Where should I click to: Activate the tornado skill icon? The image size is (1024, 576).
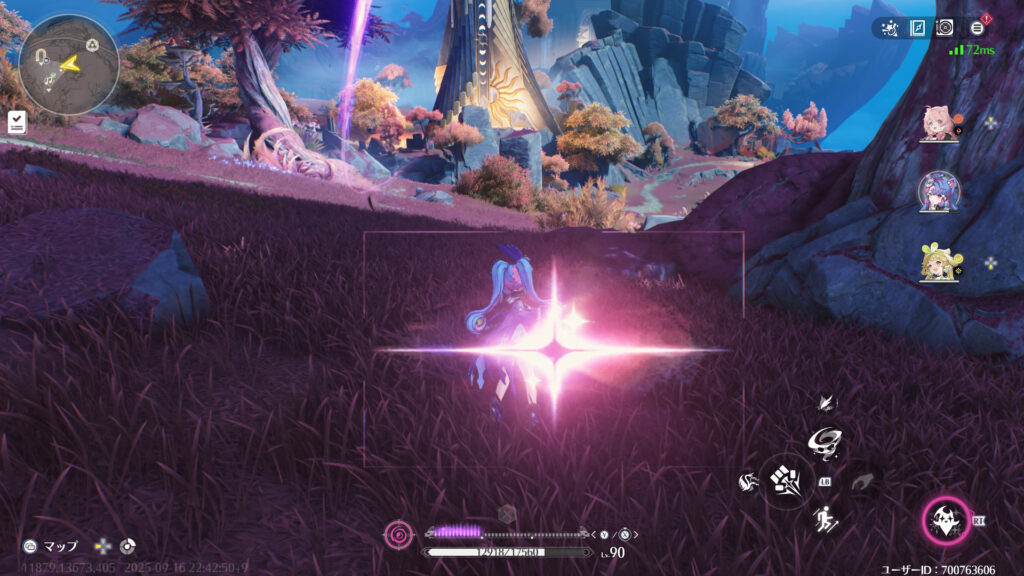click(x=825, y=440)
